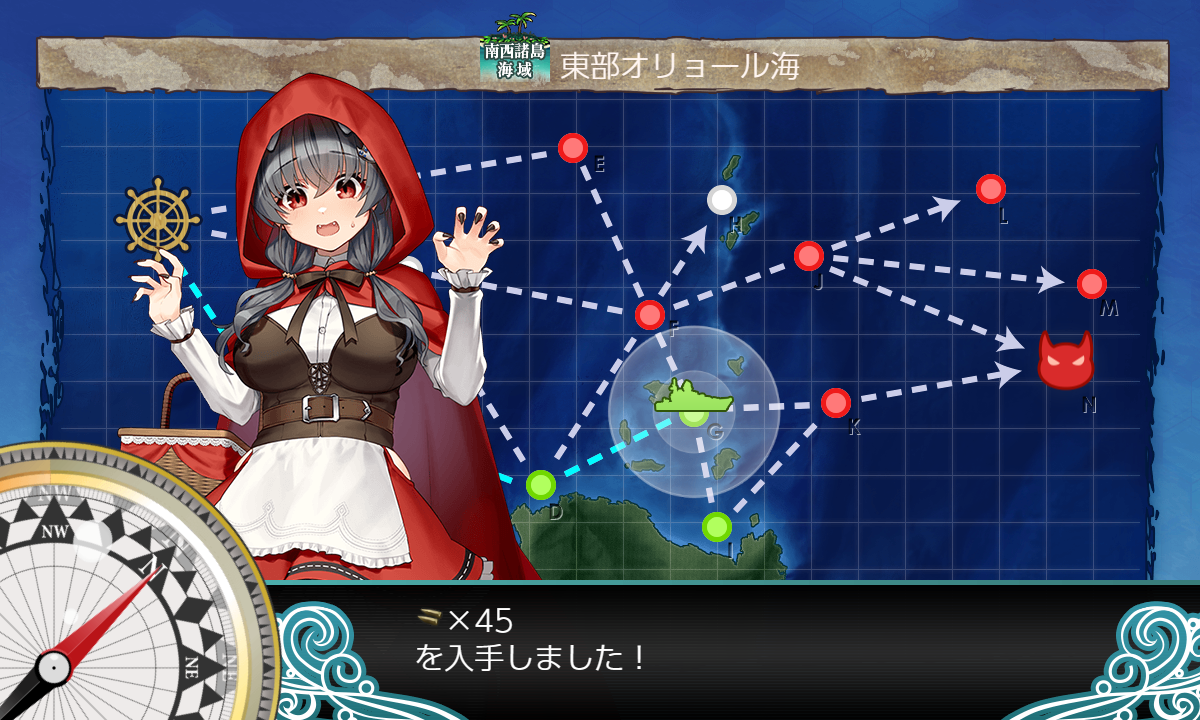The image size is (1200, 720).
Task: Click red node F on the map
Action: point(650,315)
